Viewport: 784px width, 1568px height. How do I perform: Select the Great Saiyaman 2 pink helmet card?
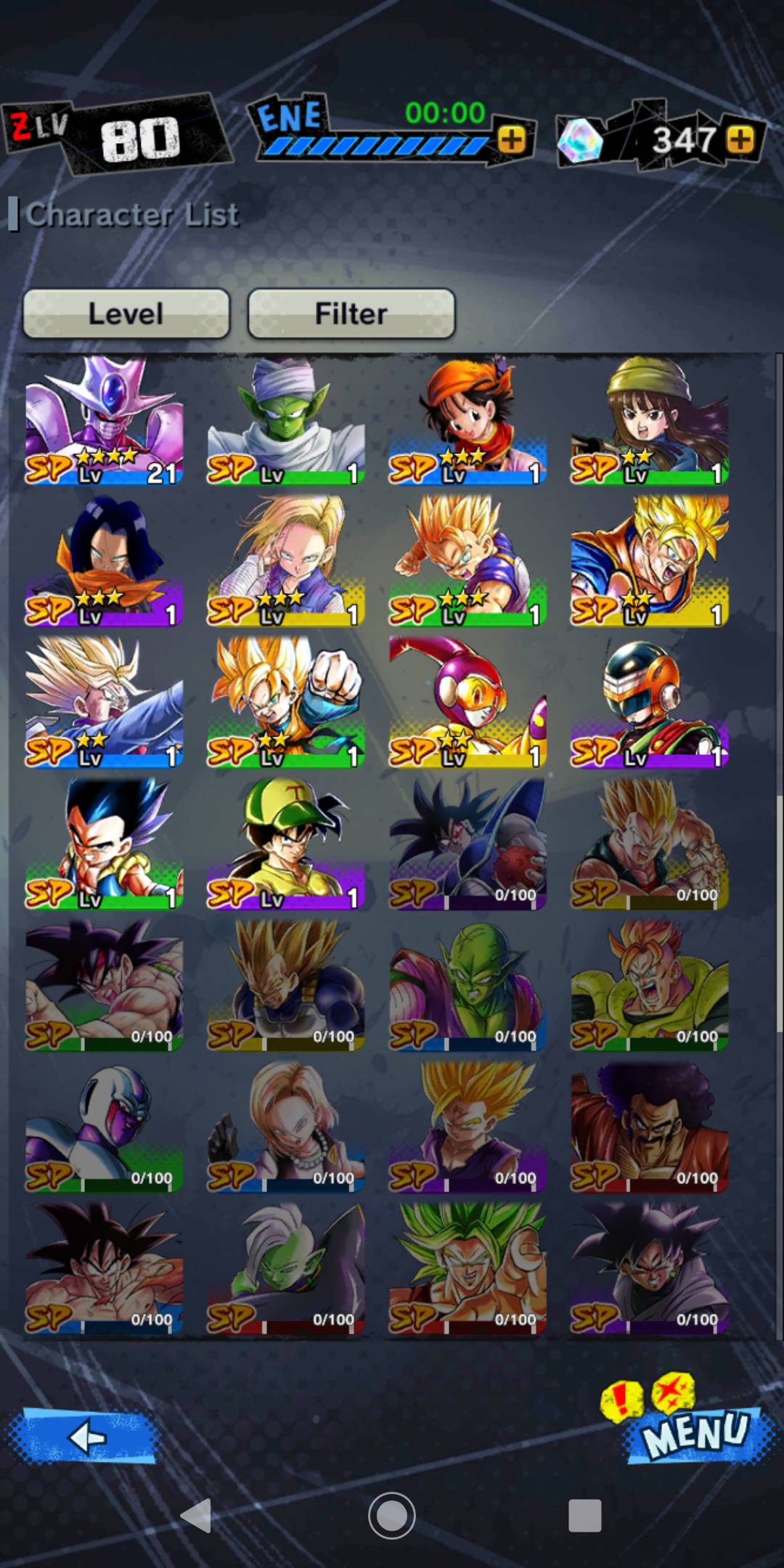pos(467,702)
